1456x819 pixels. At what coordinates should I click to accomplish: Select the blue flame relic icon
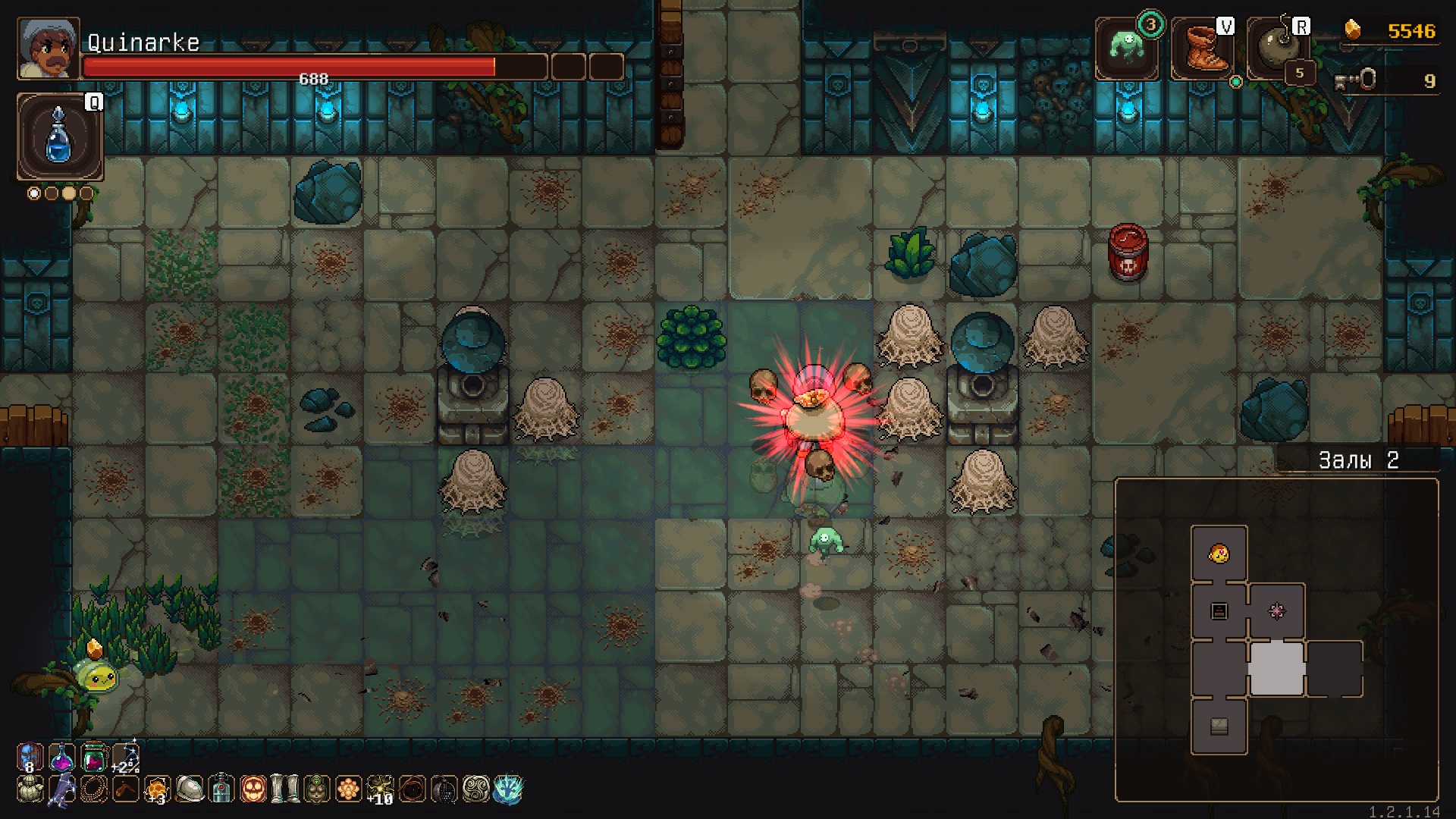tap(508, 789)
